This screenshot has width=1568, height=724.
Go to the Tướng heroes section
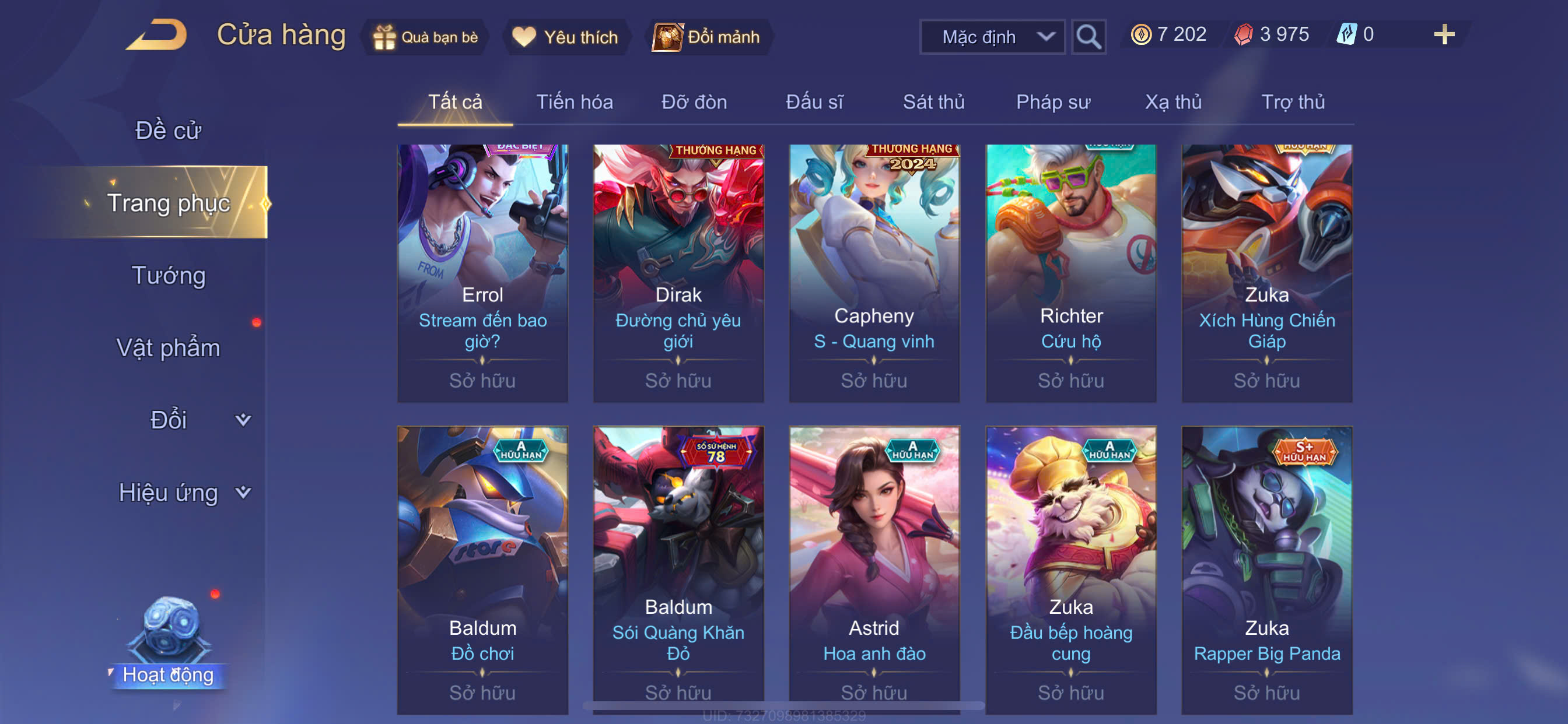point(169,276)
